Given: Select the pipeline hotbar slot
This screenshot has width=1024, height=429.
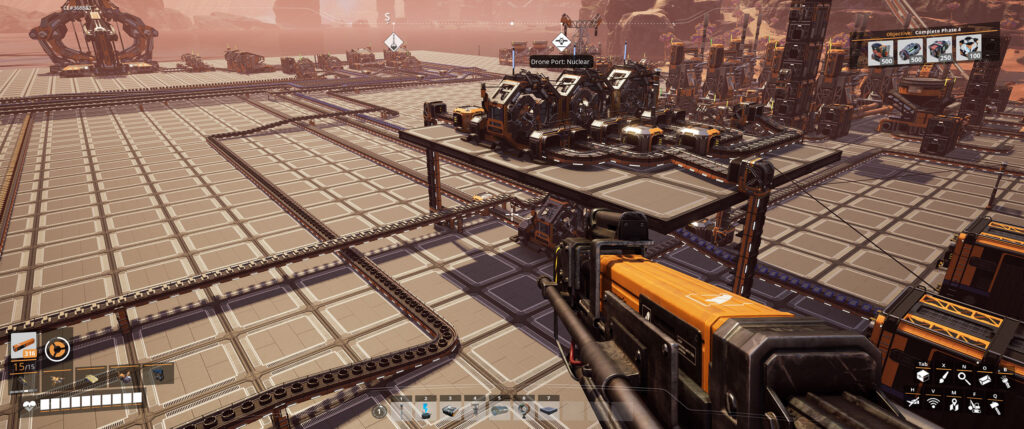Looking at the screenshot, I should point(498,410).
